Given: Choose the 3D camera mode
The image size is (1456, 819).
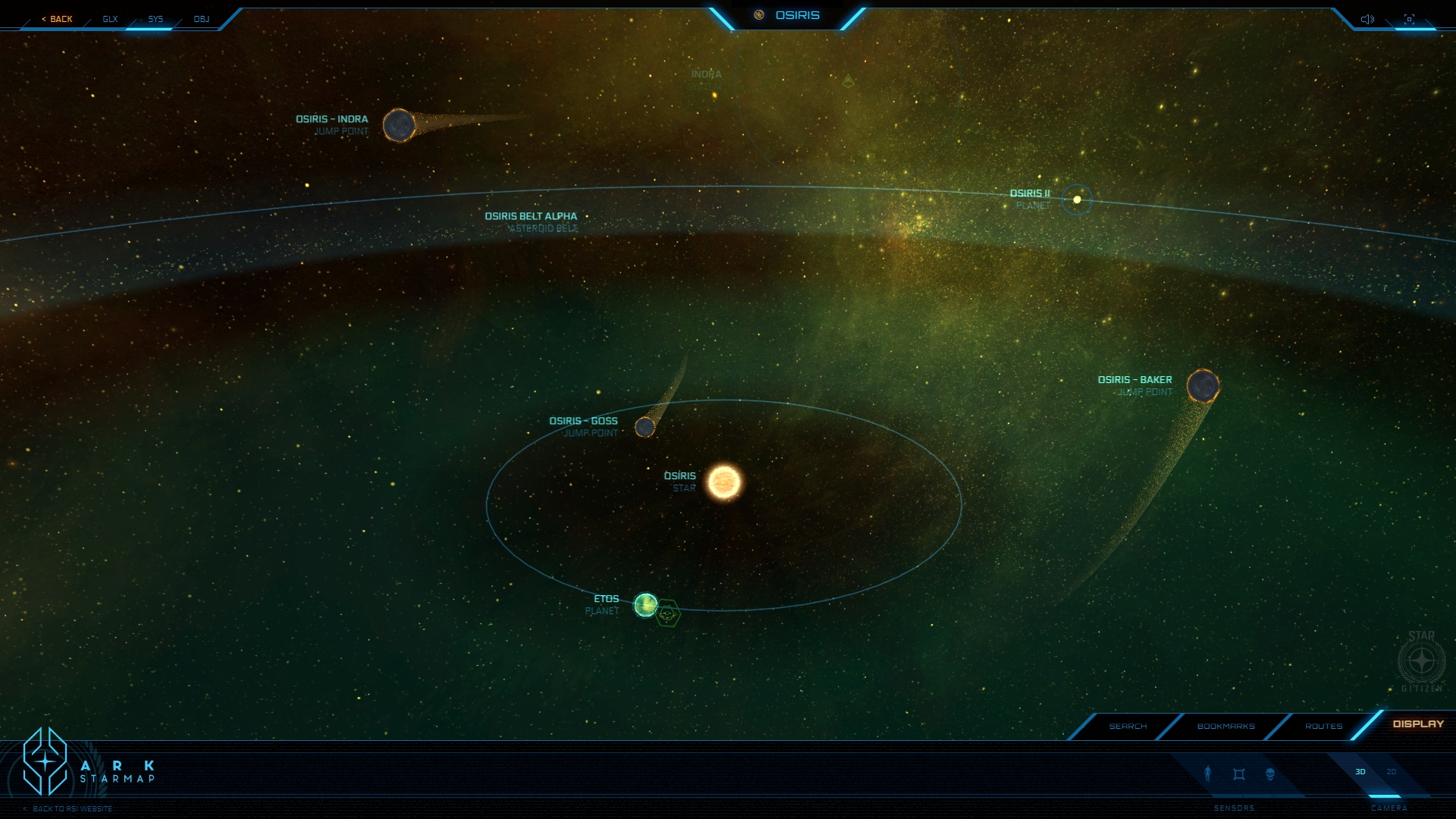Looking at the screenshot, I should coord(1360,772).
